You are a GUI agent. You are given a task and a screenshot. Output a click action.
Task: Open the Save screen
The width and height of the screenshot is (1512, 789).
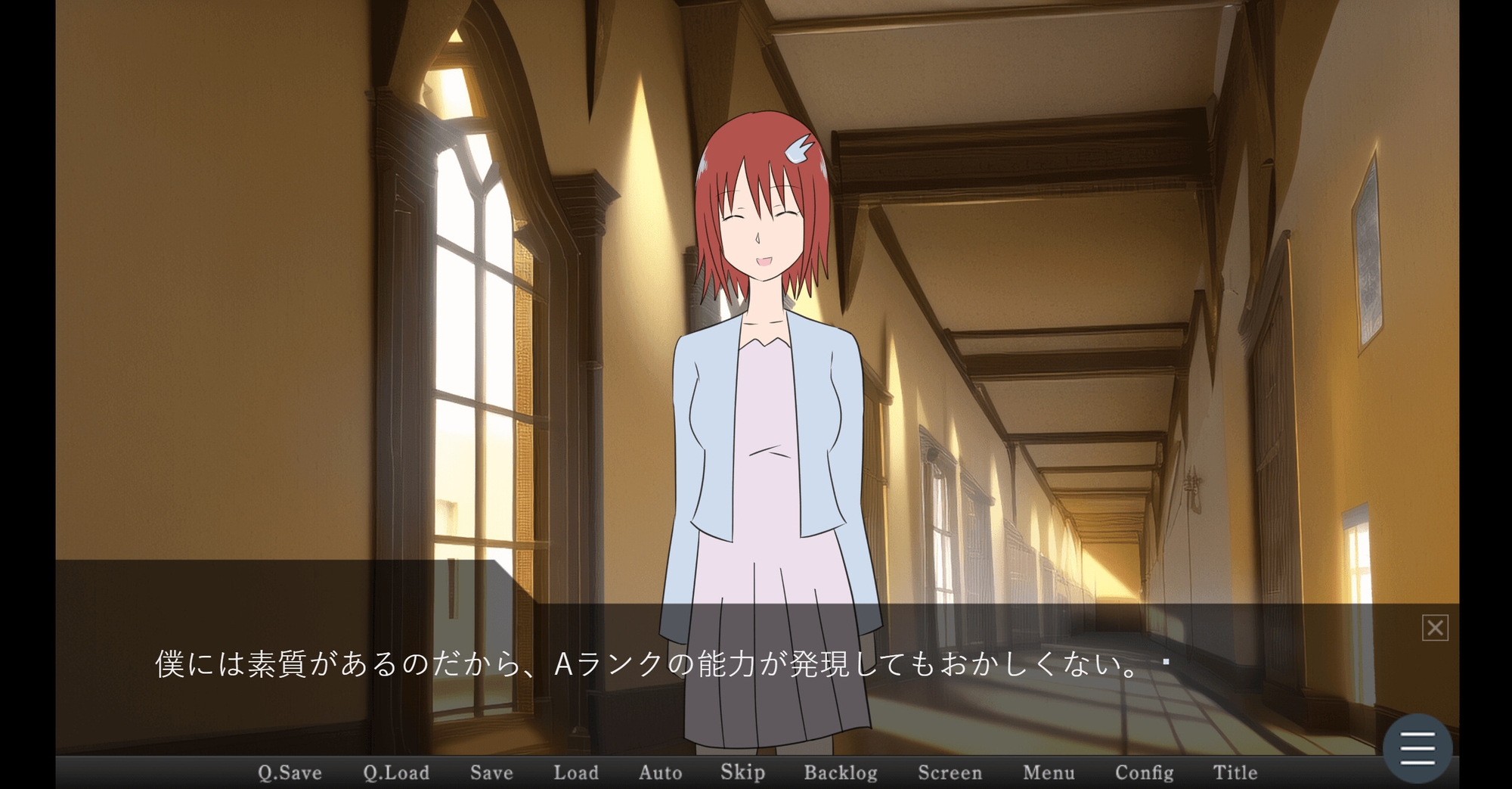pyautogui.click(x=491, y=772)
